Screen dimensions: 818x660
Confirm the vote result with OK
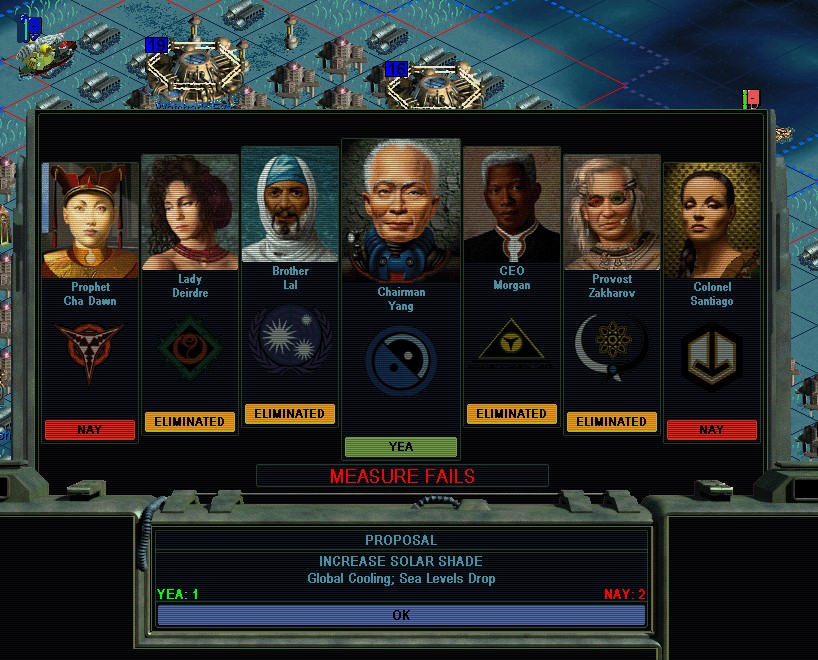[401, 615]
